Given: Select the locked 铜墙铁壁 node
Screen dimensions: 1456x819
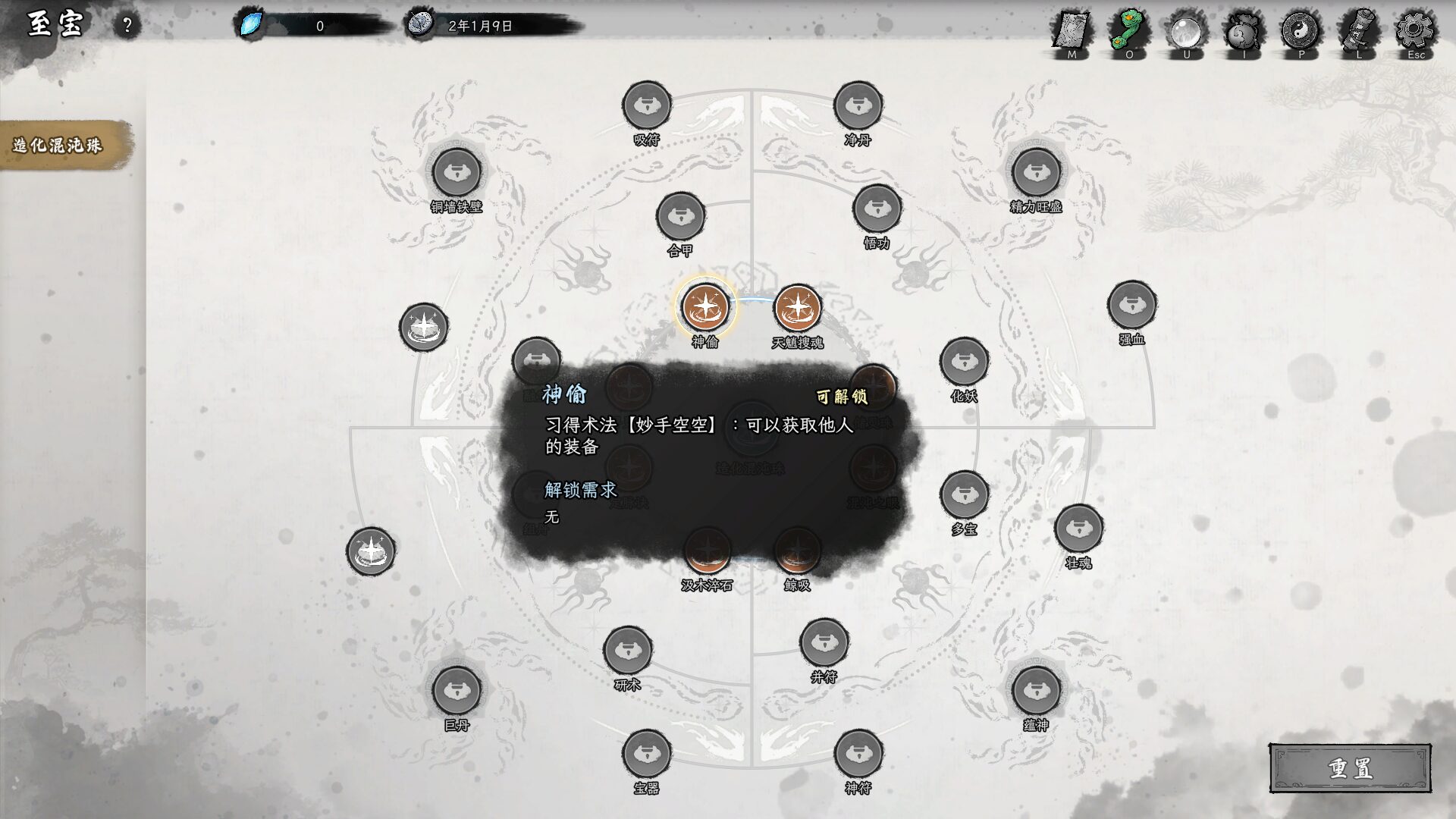Looking at the screenshot, I should [x=457, y=172].
